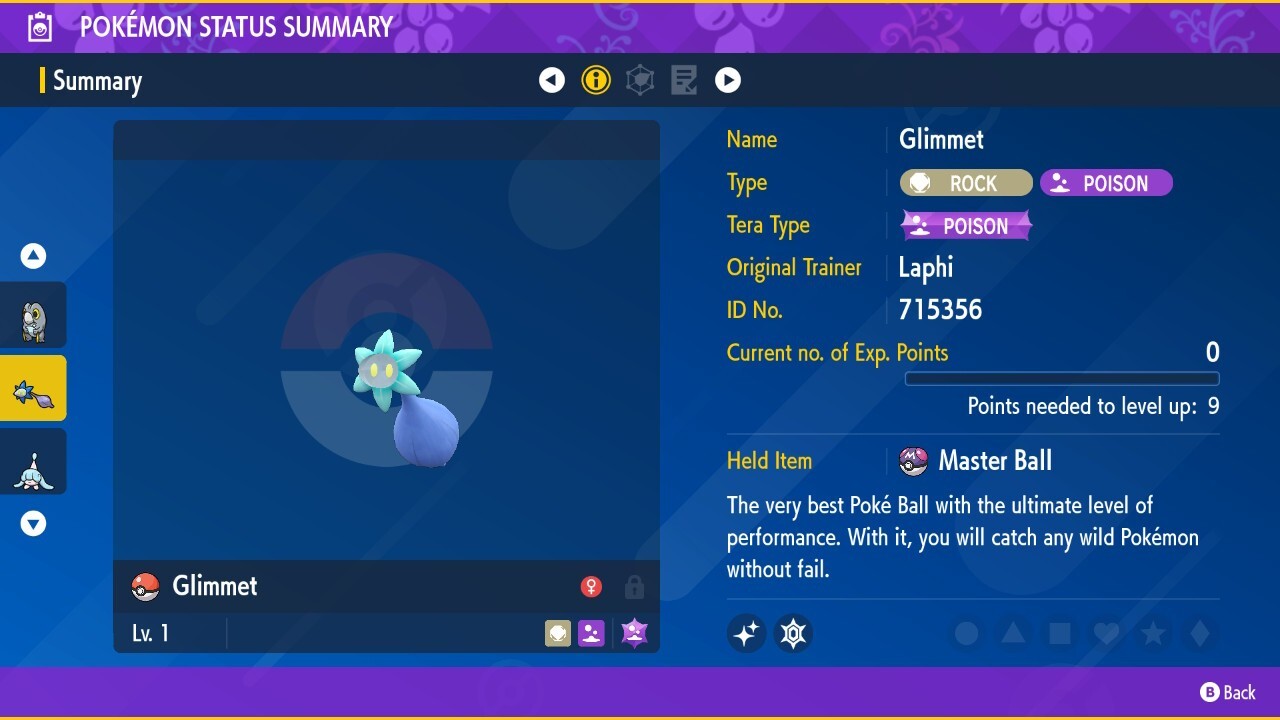Select the Poison type badge for Glimmet
The width and height of the screenshot is (1280, 720).
(x=1106, y=183)
